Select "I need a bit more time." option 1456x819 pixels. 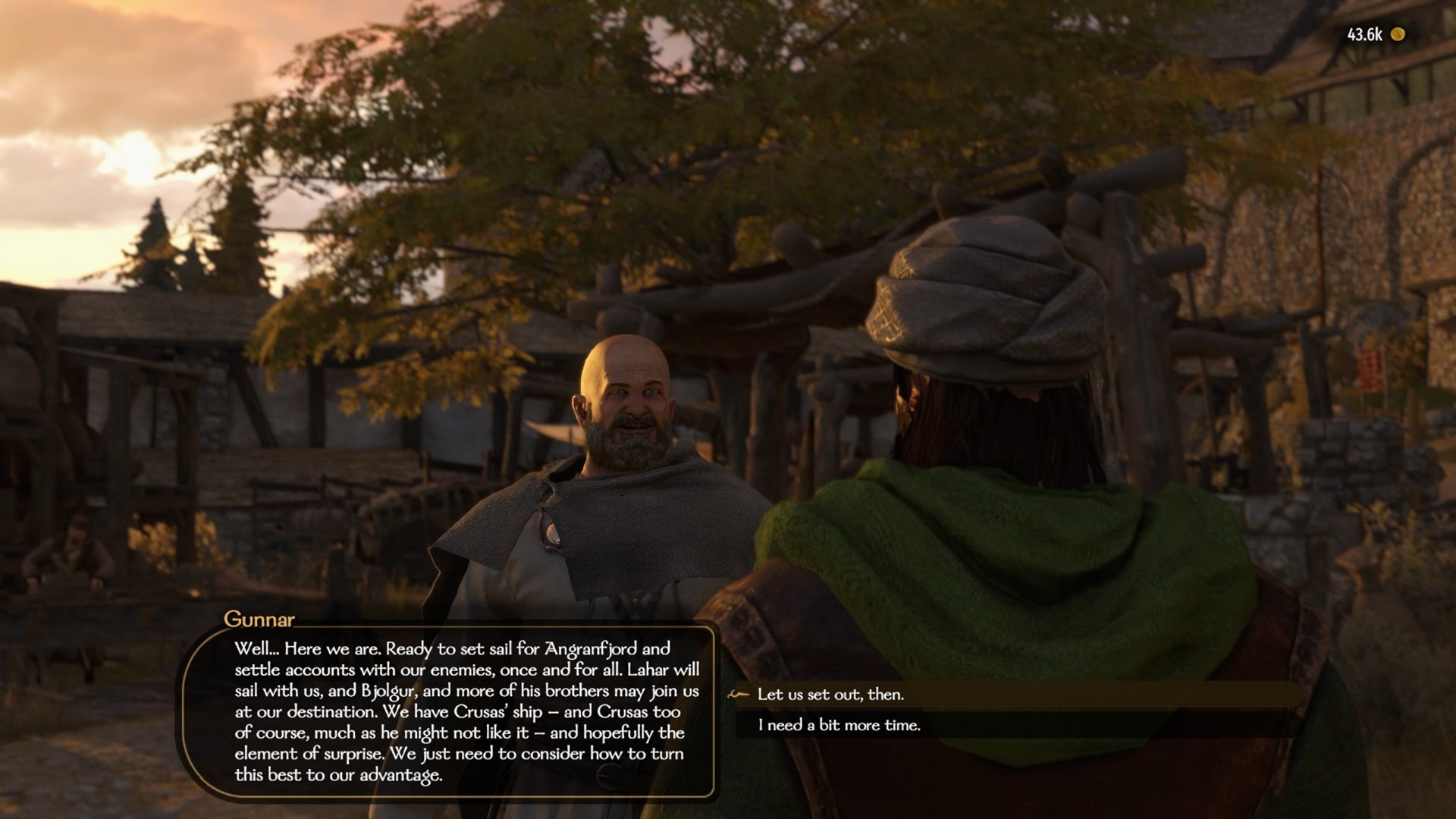coord(839,726)
